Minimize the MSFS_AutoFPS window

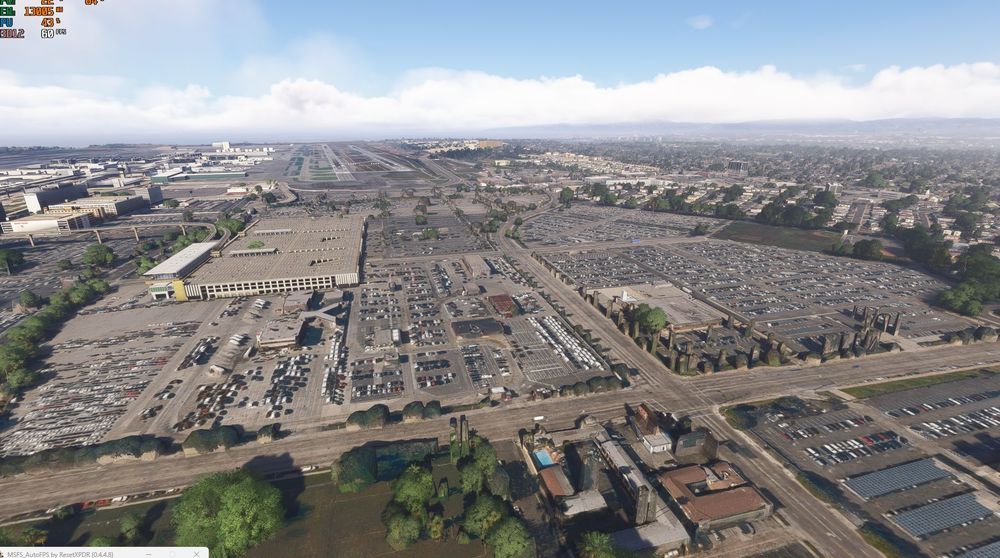[148, 554]
